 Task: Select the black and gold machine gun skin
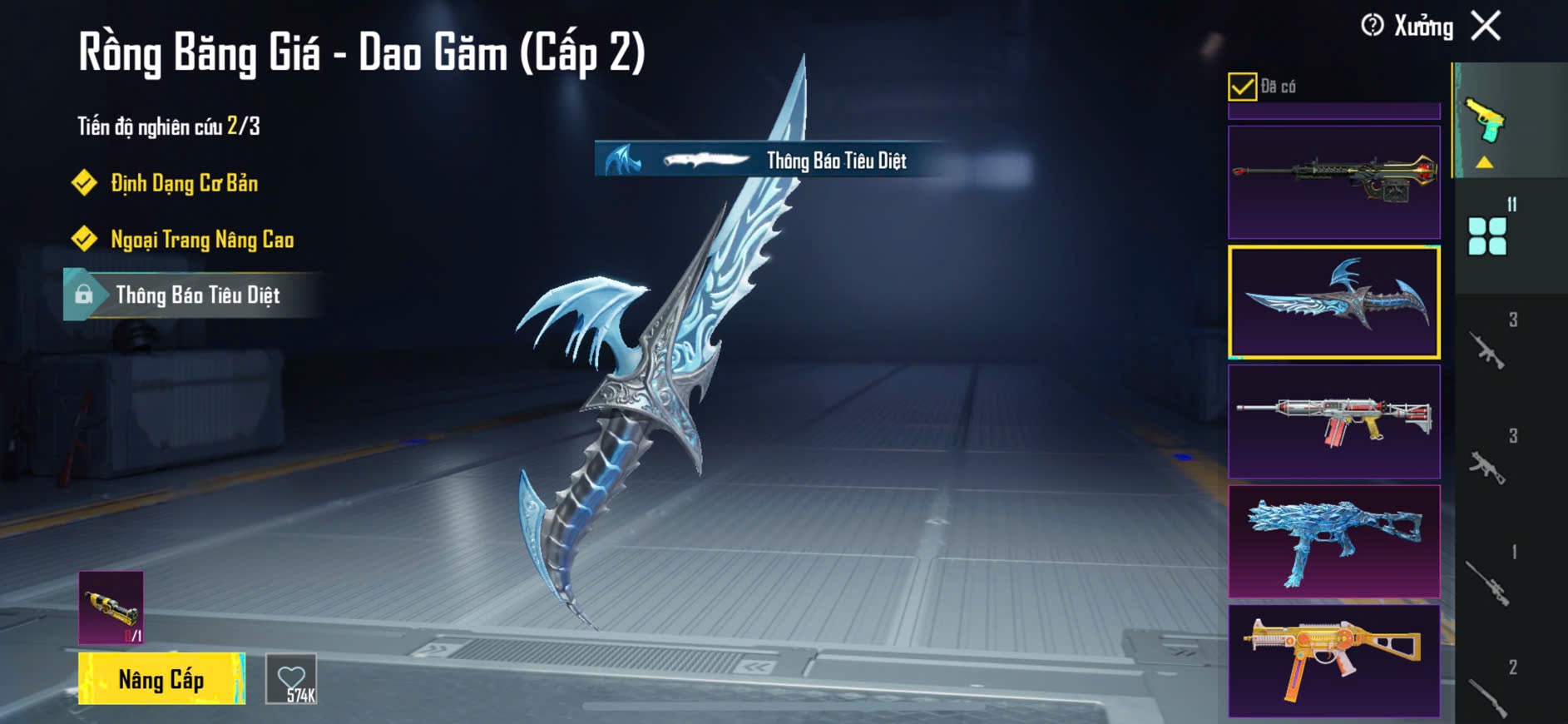tap(1333, 182)
